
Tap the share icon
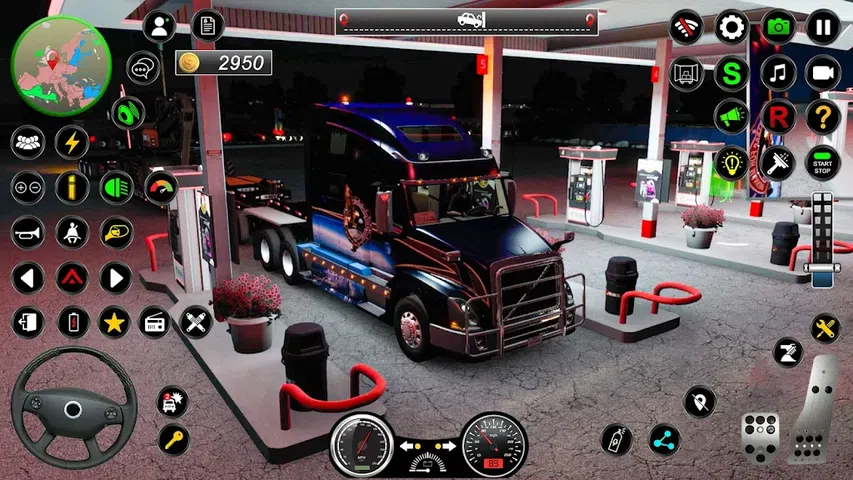(663, 438)
